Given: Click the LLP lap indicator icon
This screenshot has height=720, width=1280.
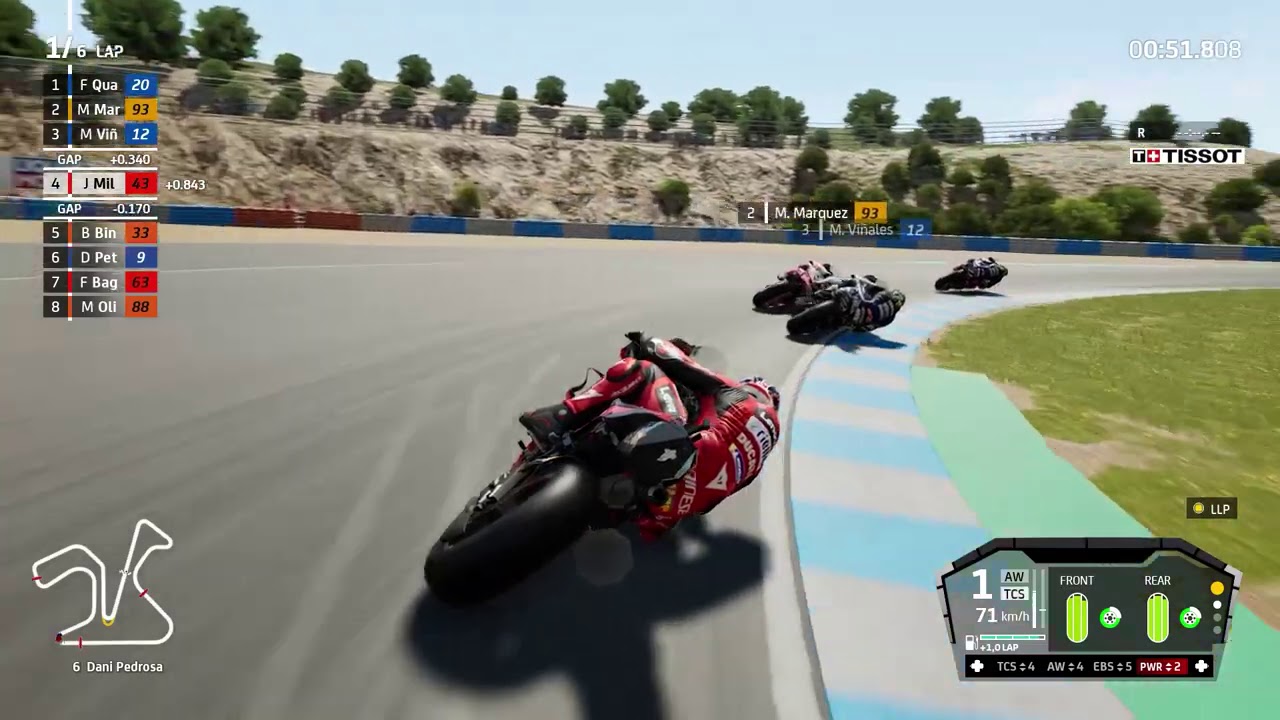Looking at the screenshot, I should point(1196,508).
